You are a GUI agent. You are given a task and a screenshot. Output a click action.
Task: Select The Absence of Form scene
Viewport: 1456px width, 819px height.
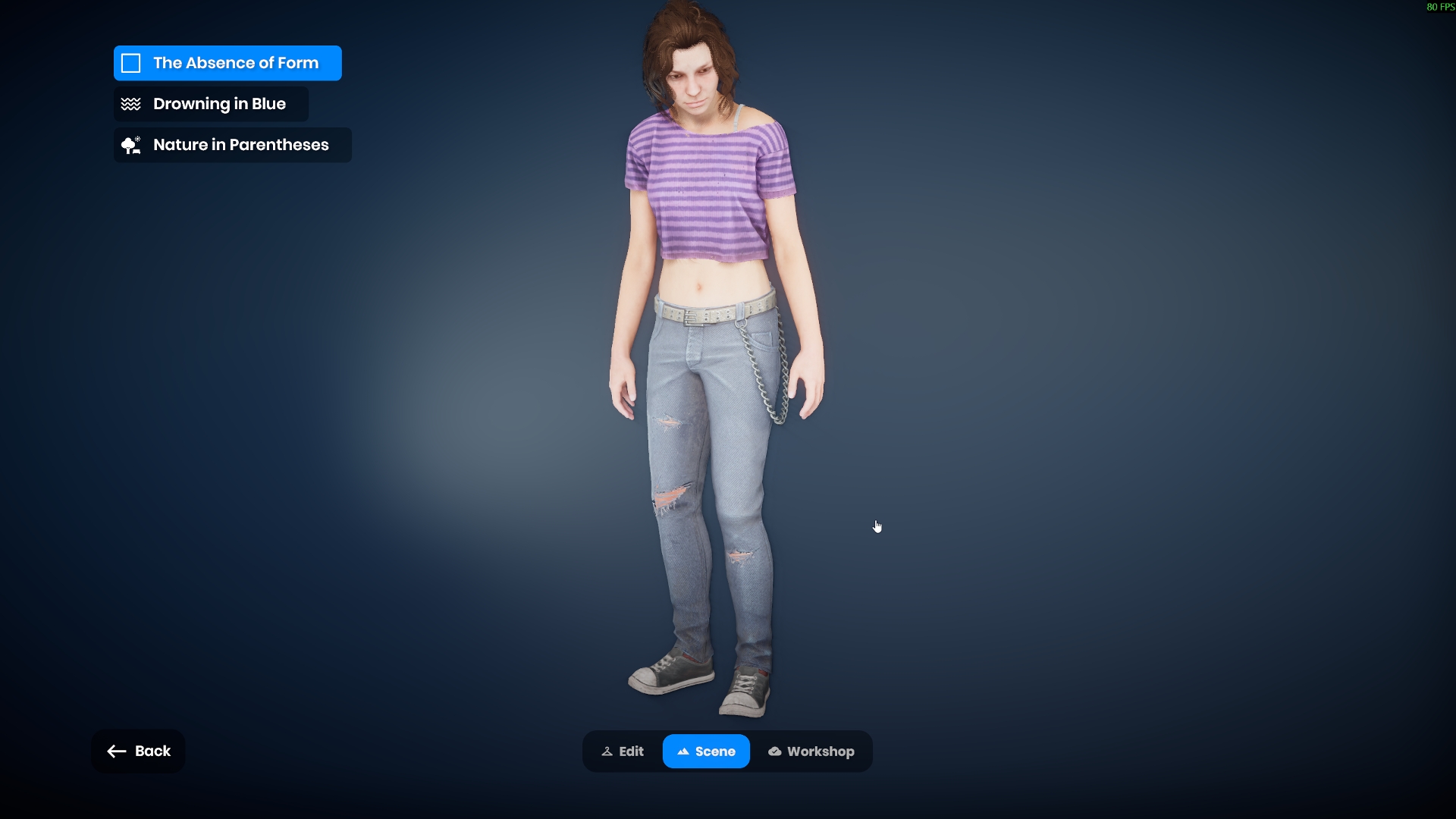227,63
